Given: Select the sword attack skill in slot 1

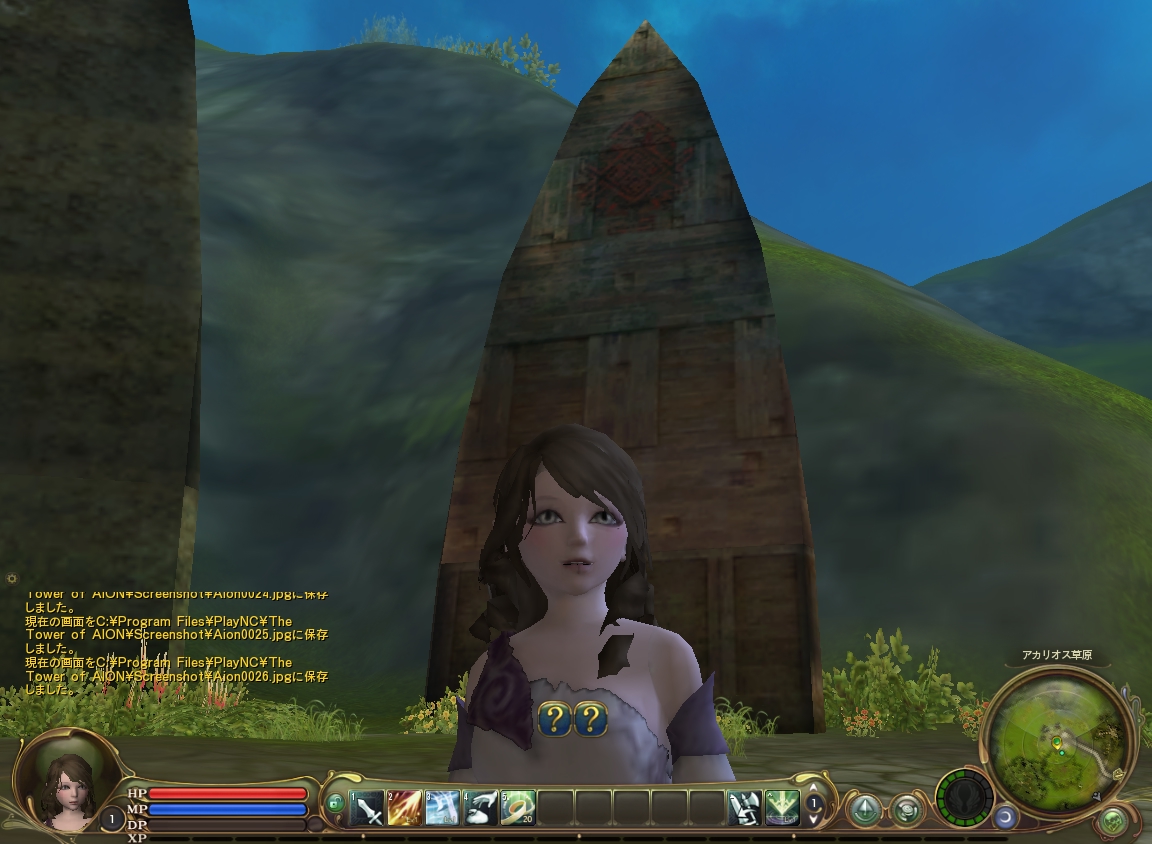Looking at the screenshot, I should pos(368,807).
